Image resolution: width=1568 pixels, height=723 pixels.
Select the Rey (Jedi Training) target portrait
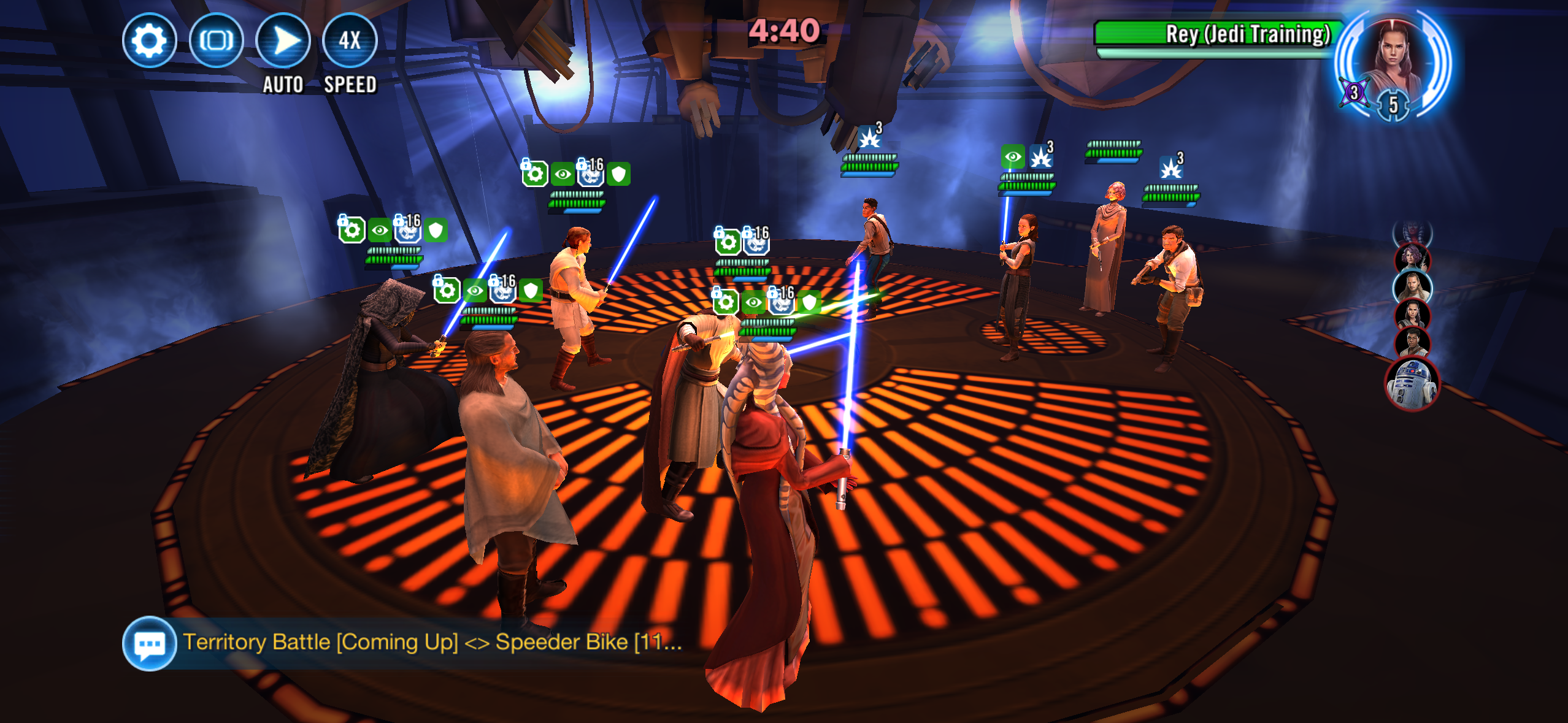click(1394, 61)
